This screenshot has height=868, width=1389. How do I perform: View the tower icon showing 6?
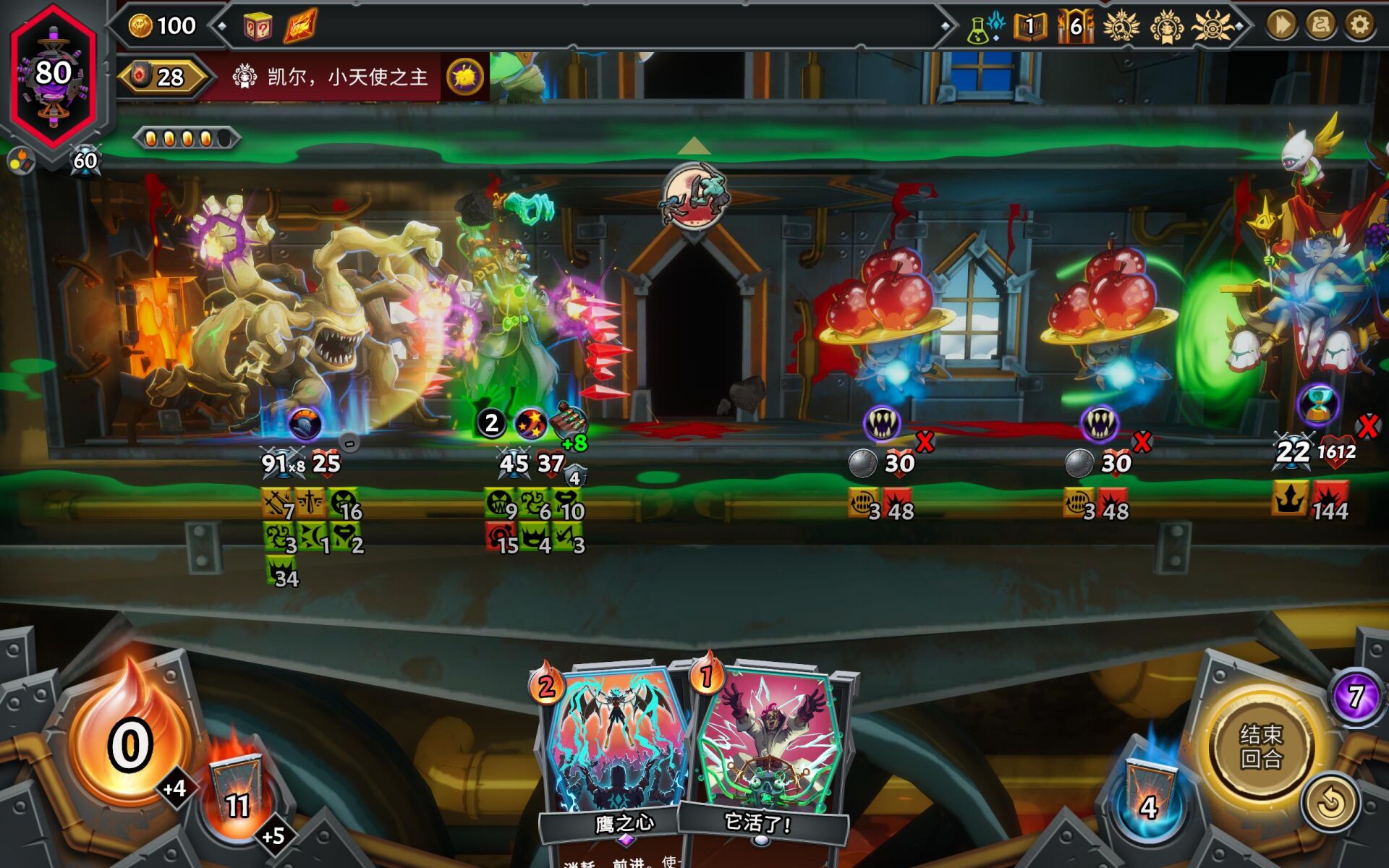click(x=1076, y=27)
